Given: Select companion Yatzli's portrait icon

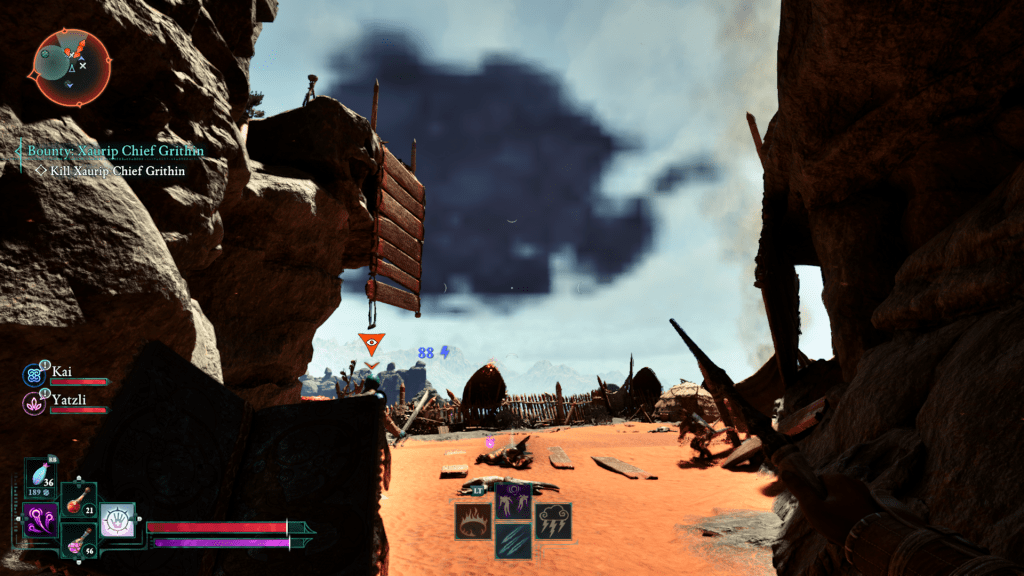Looking at the screenshot, I should tap(33, 404).
